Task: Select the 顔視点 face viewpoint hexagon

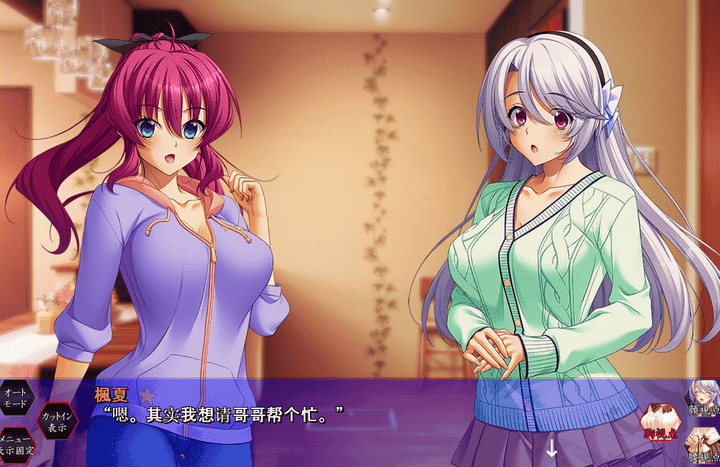Action: pyautogui.click(x=702, y=398)
